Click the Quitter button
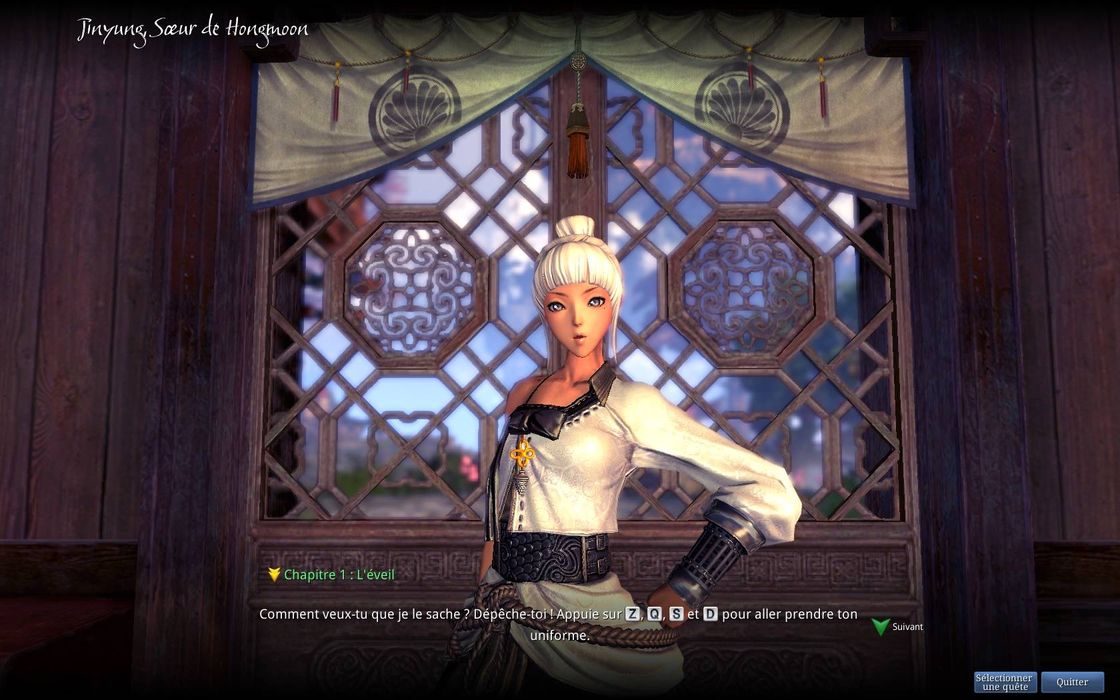The height and width of the screenshot is (700, 1120). pos(1072,682)
